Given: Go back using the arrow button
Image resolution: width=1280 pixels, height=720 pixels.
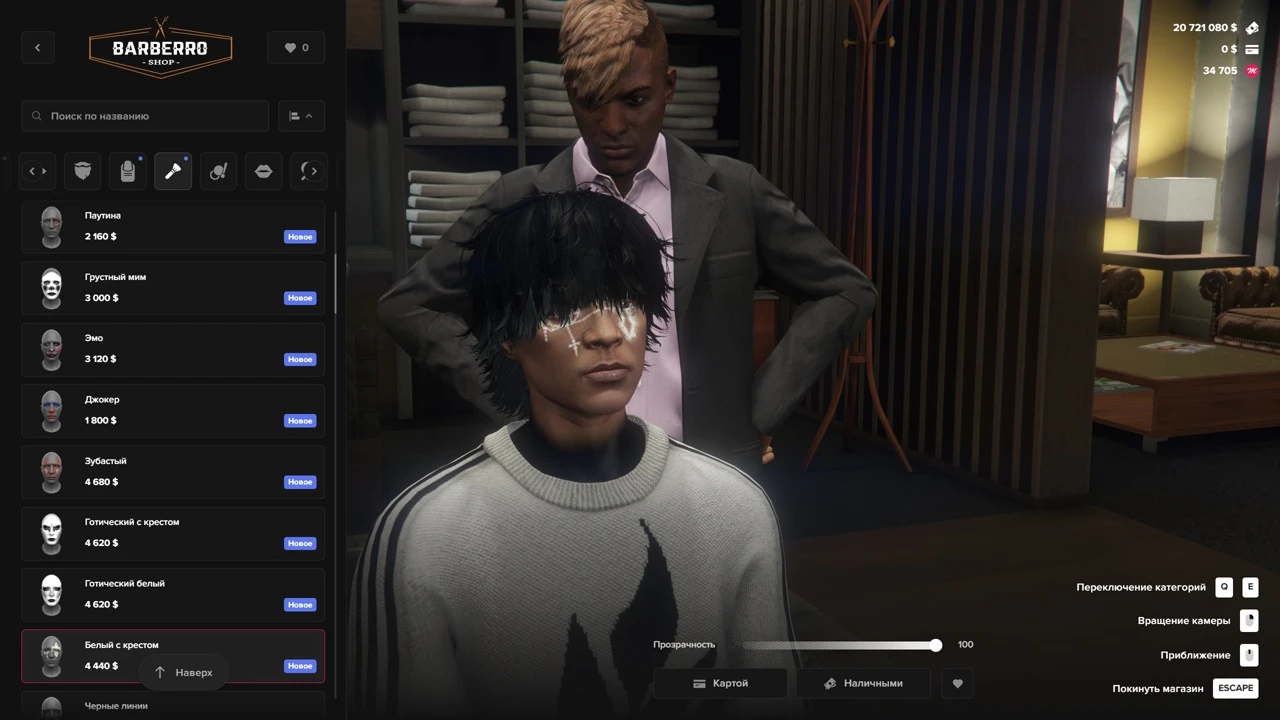Looking at the screenshot, I should [x=38, y=48].
